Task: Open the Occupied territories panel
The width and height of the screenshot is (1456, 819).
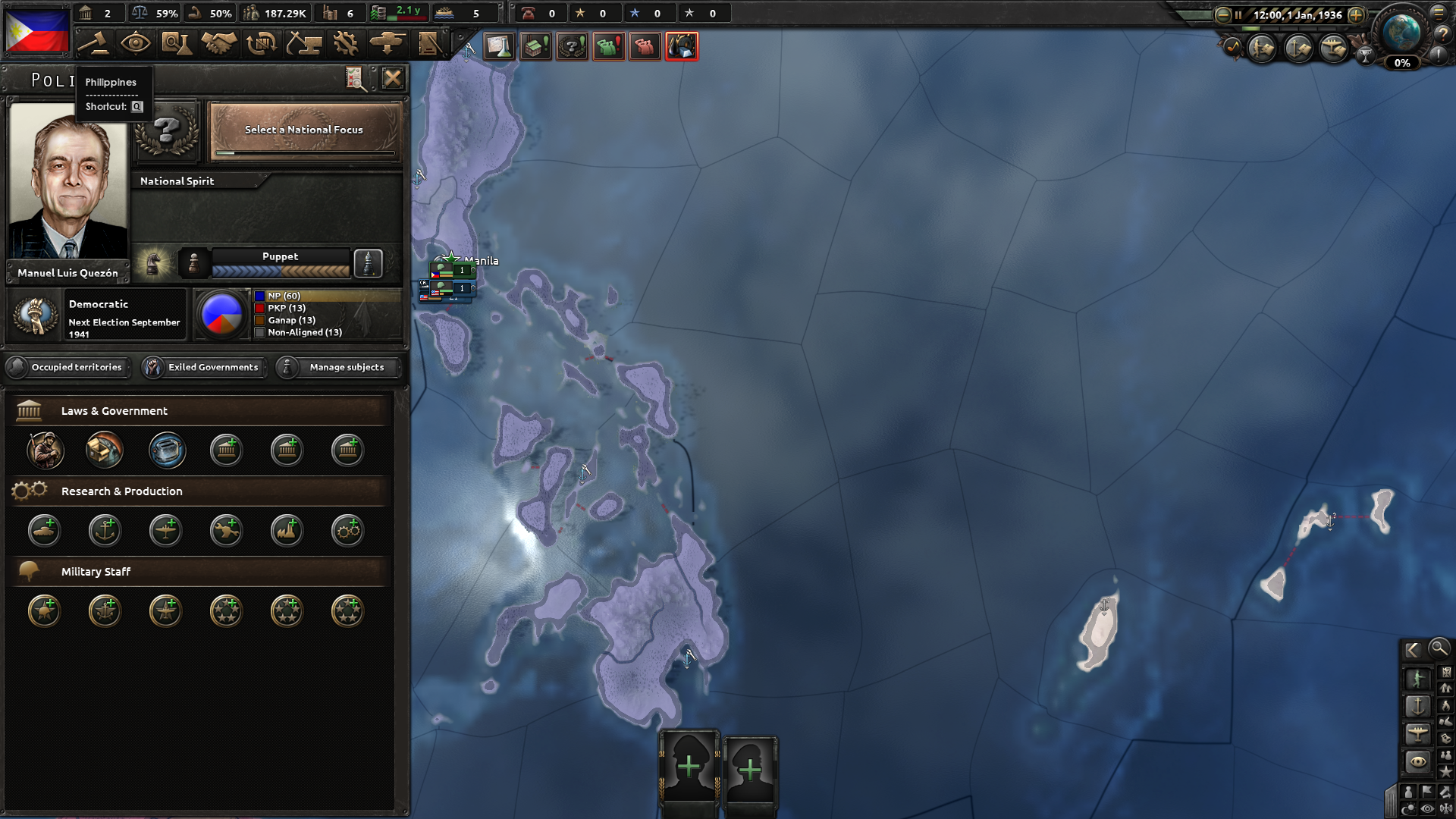Action: tap(68, 367)
